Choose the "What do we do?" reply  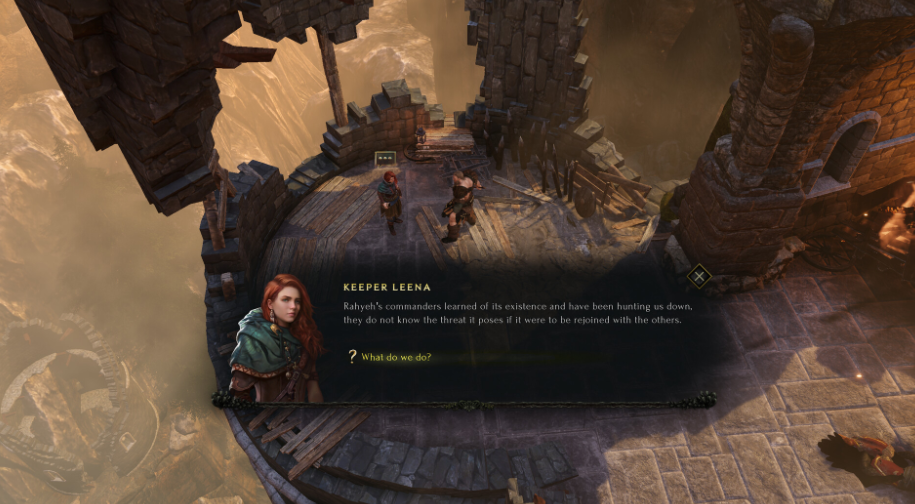pyautogui.click(x=396, y=357)
